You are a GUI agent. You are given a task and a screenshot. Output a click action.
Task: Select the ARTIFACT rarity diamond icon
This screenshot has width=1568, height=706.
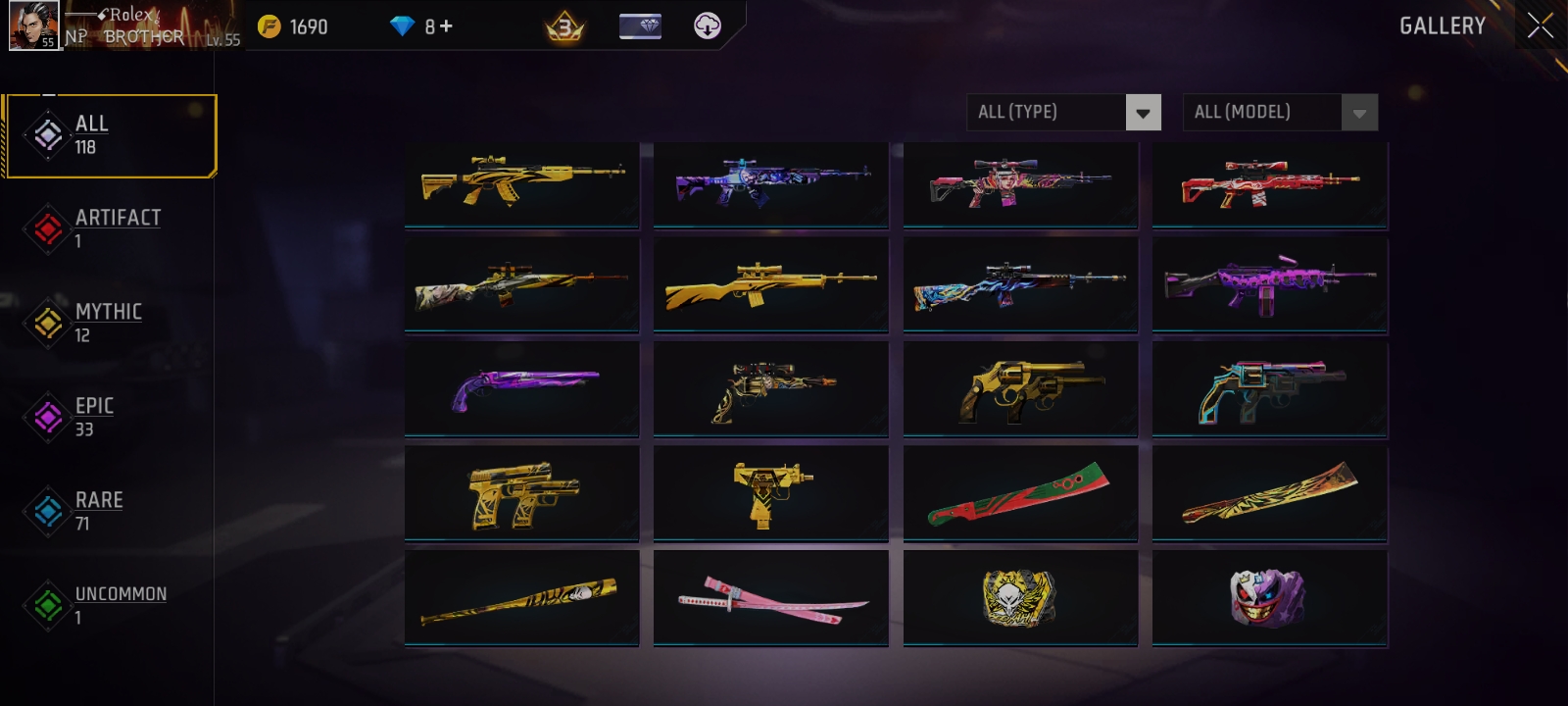coord(47,229)
